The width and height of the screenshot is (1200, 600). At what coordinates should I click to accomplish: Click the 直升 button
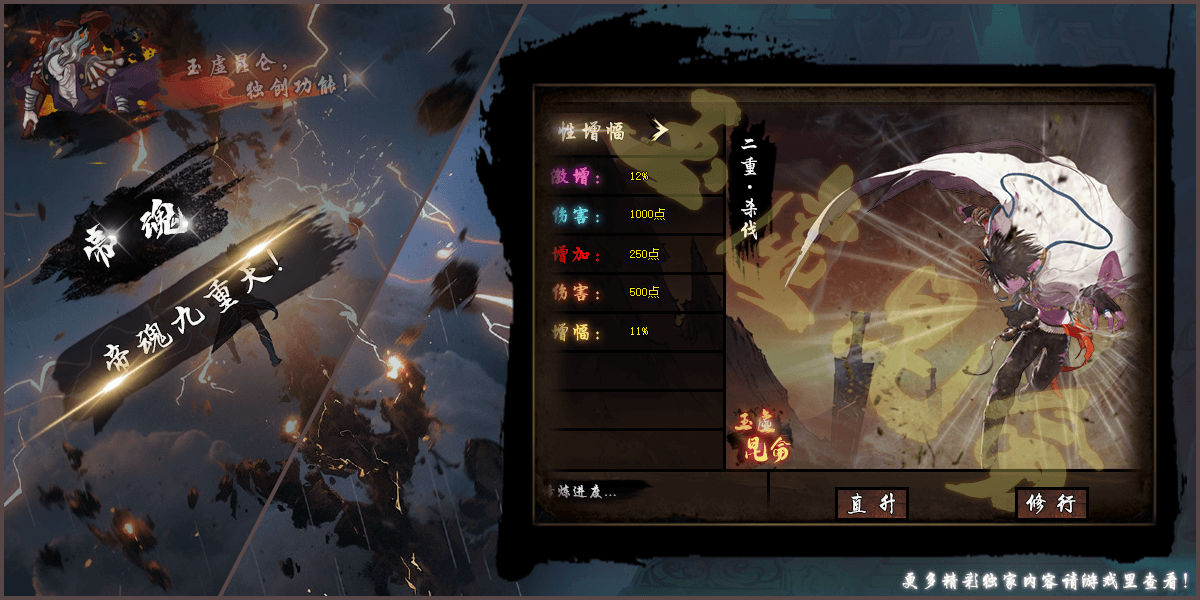click(x=871, y=504)
